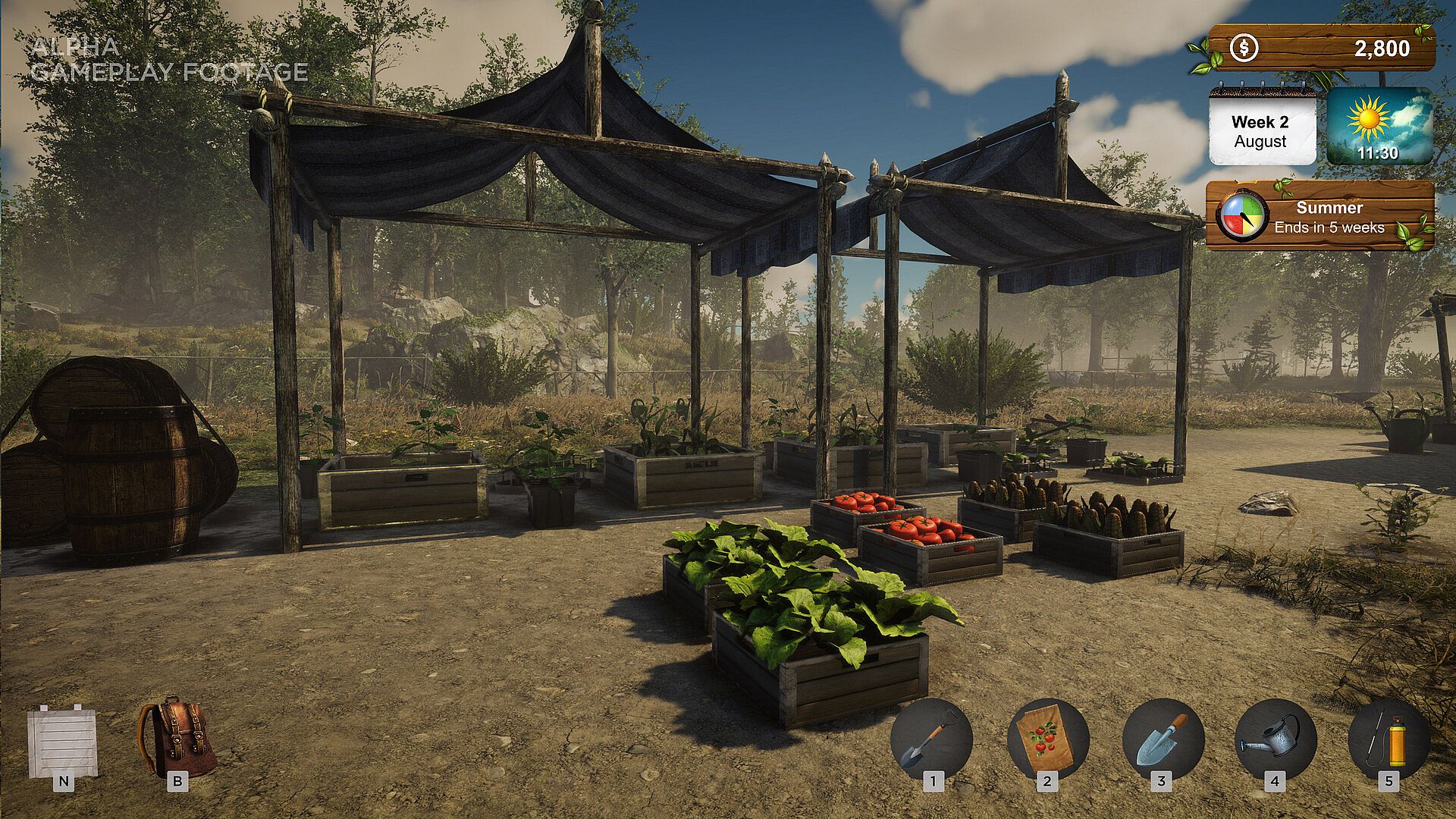1456x819 pixels.
Task: Click the sunny weather clock icon
Action: 1379,127
